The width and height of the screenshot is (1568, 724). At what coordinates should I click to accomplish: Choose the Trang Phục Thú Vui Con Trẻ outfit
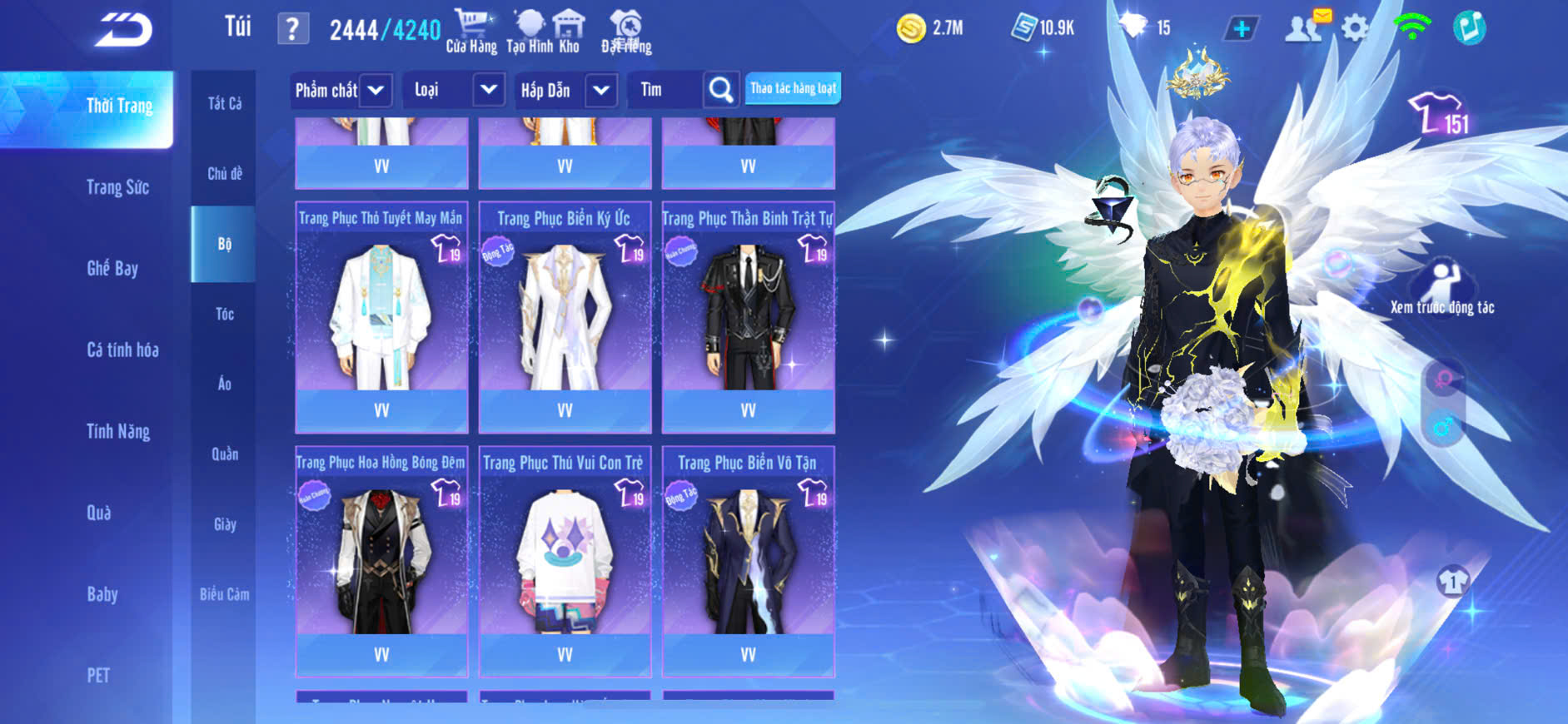click(x=565, y=561)
